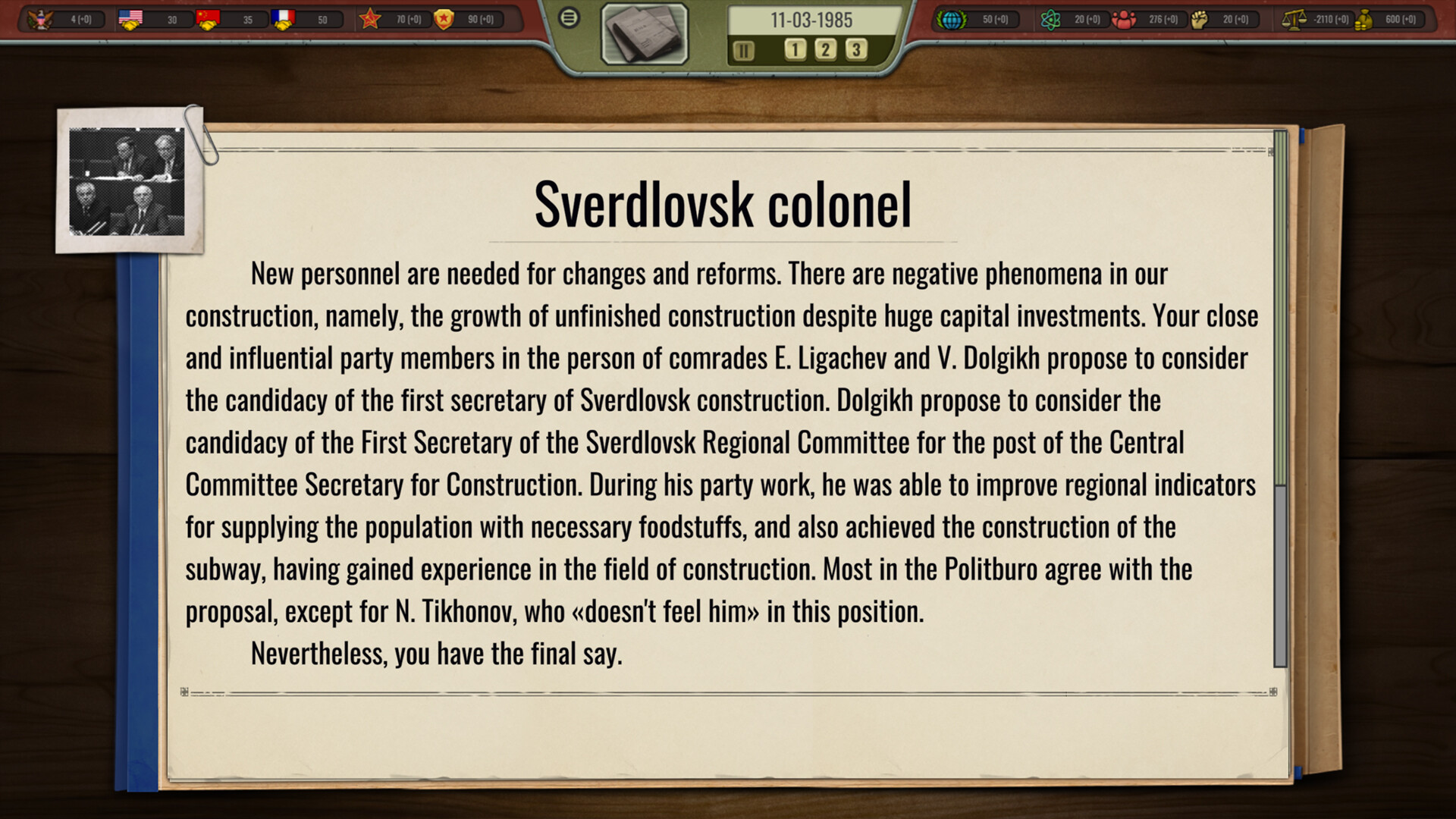
Task: Click the green atom science icon
Action: pos(1050,19)
